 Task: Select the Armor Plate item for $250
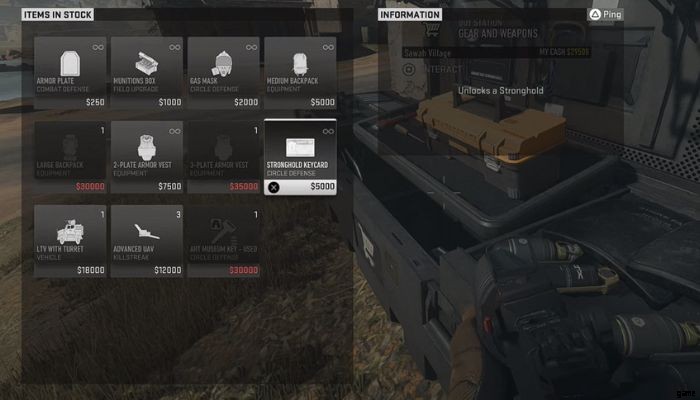click(70, 73)
